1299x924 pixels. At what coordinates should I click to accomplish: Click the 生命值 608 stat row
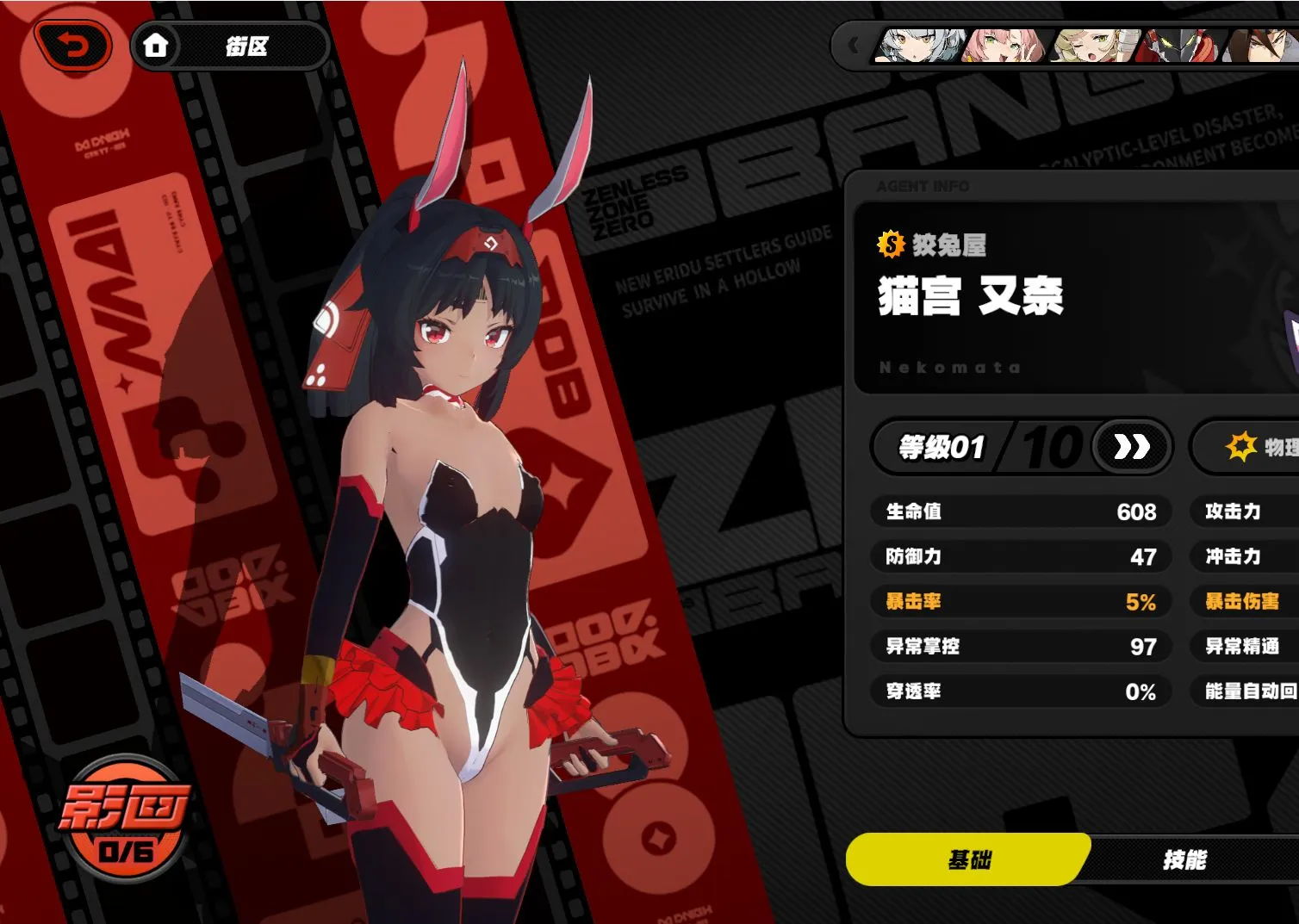[x=1020, y=512]
